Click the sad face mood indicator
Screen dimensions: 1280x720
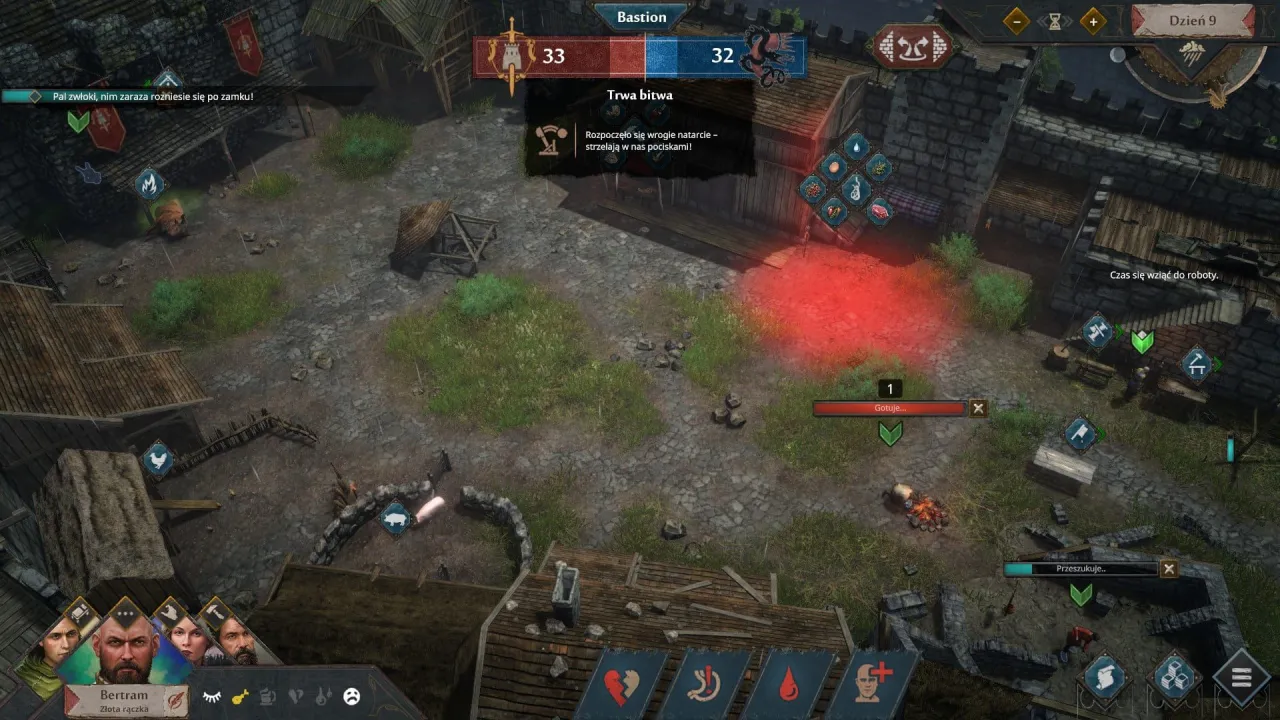(x=352, y=697)
